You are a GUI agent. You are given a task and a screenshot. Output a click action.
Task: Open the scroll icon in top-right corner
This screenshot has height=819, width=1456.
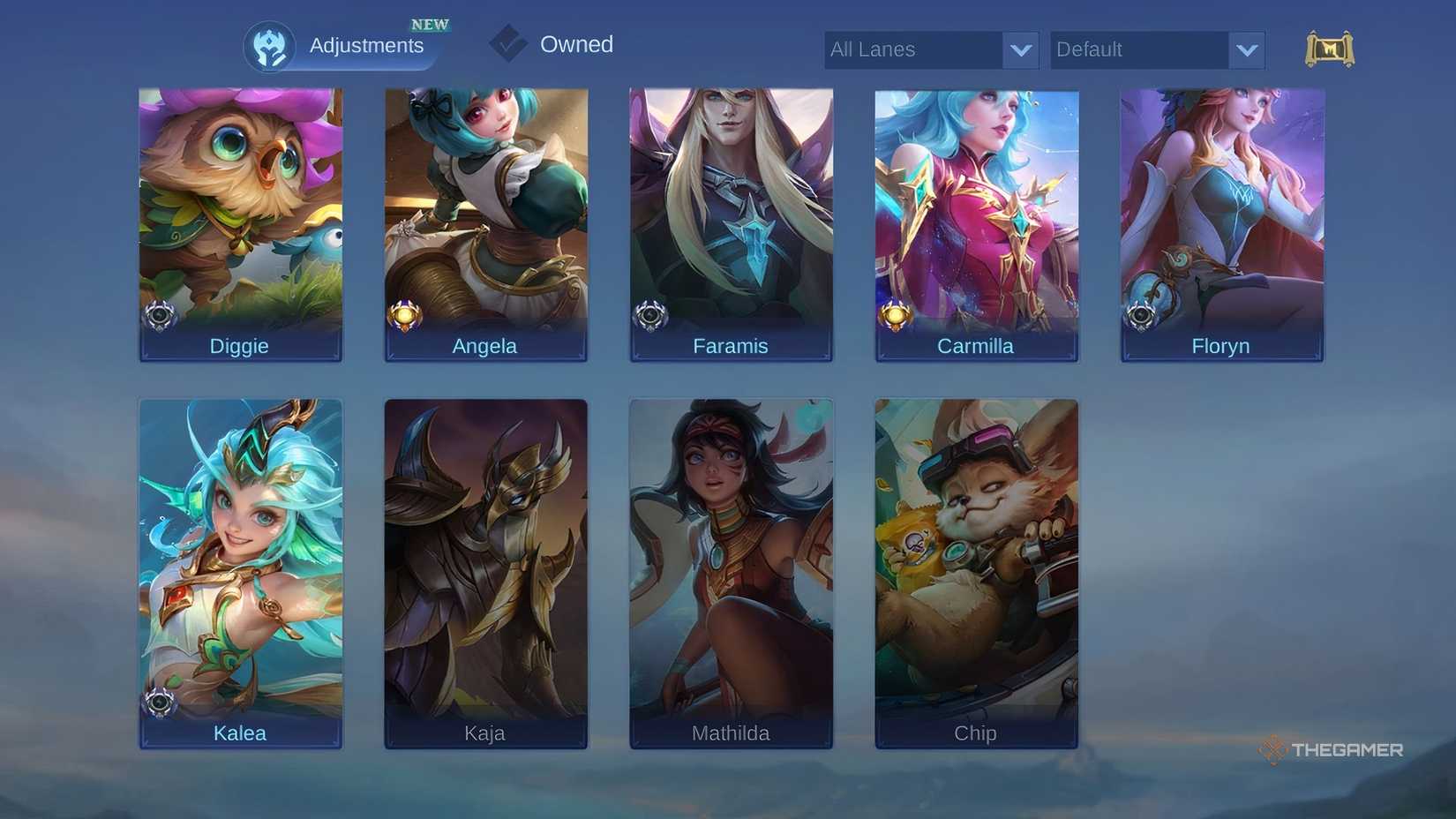(1329, 49)
